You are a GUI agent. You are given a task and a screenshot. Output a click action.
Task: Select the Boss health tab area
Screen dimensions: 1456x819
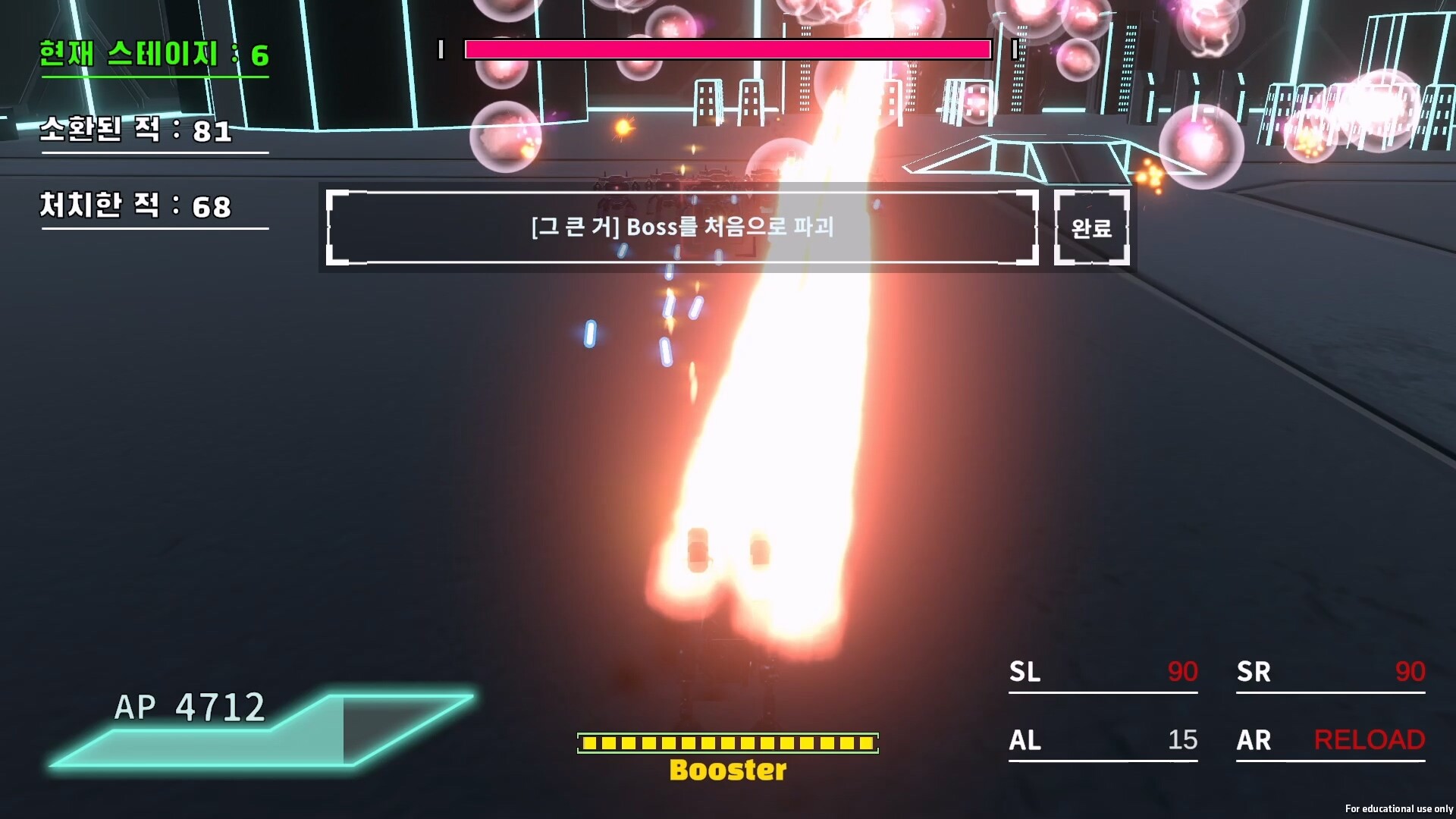[x=726, y=50]
